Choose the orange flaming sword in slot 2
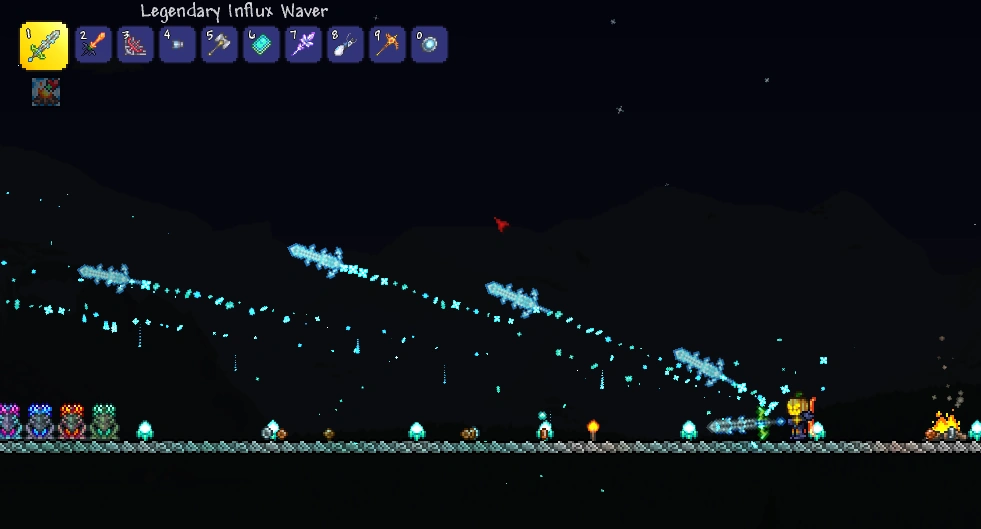Viewport: 981px width, 529px height. (x=93, y=45)
